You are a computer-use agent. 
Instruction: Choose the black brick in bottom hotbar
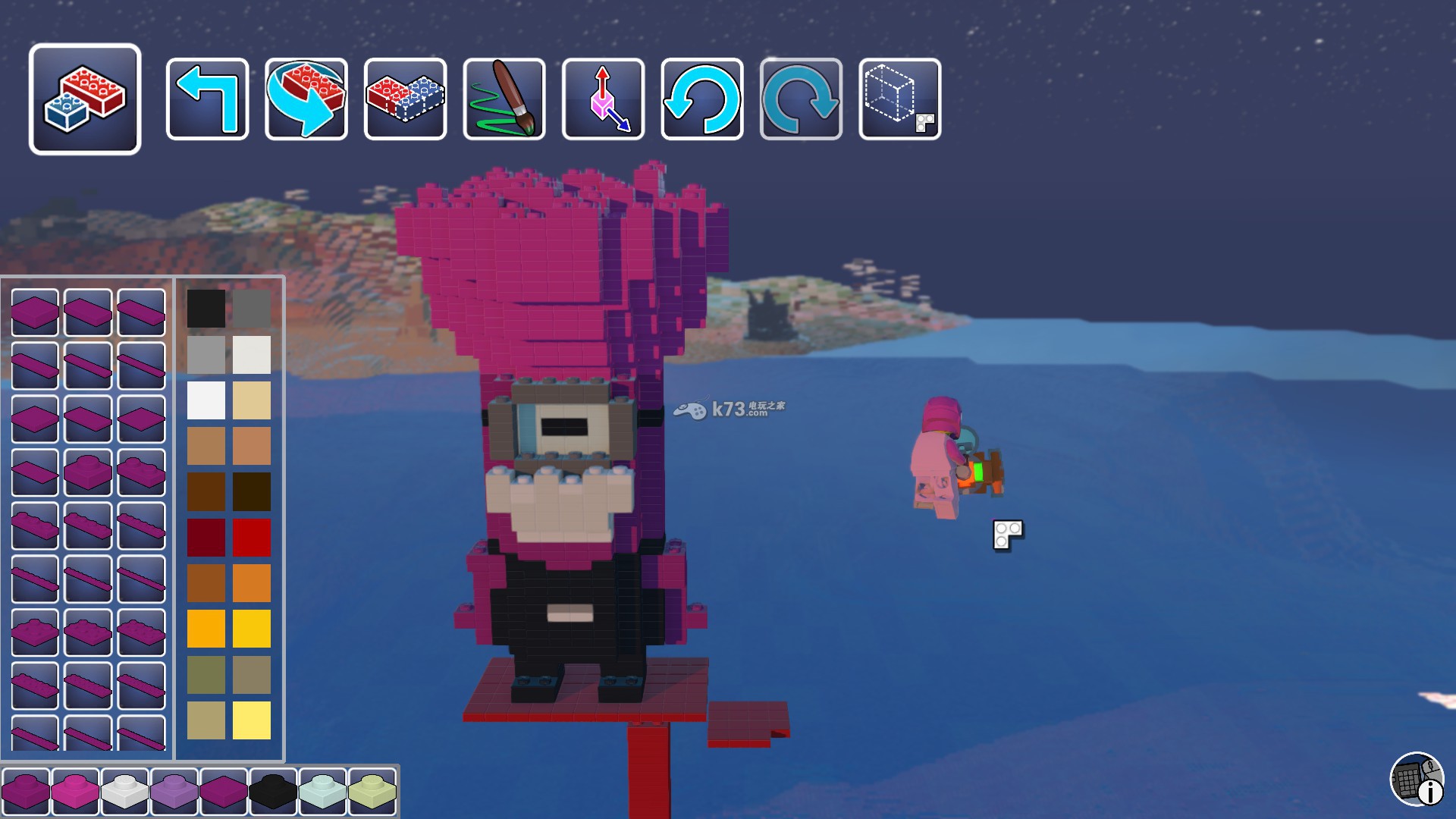click(x=273, y=791)
